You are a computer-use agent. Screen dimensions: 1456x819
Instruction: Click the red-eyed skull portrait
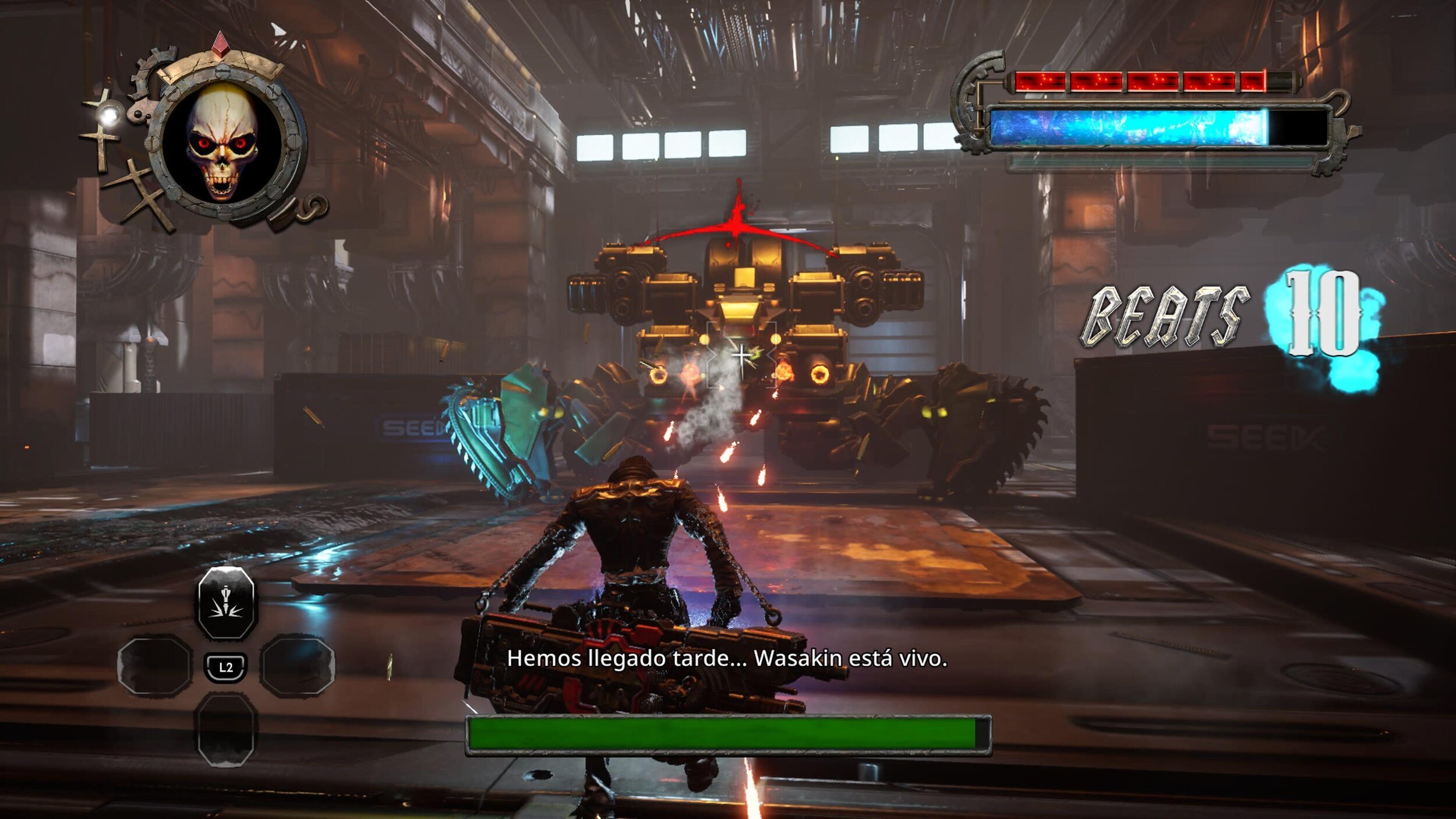point(222,142)
